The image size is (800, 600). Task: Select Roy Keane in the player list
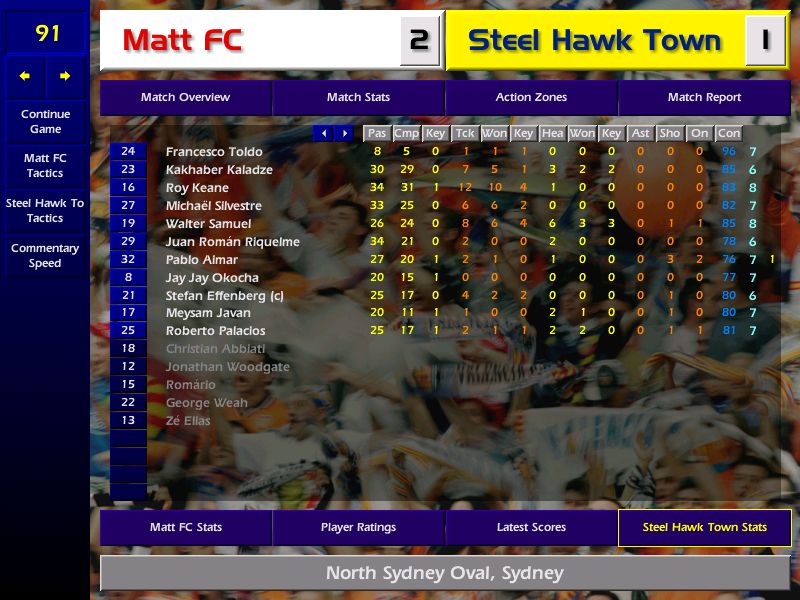point(197,188)
